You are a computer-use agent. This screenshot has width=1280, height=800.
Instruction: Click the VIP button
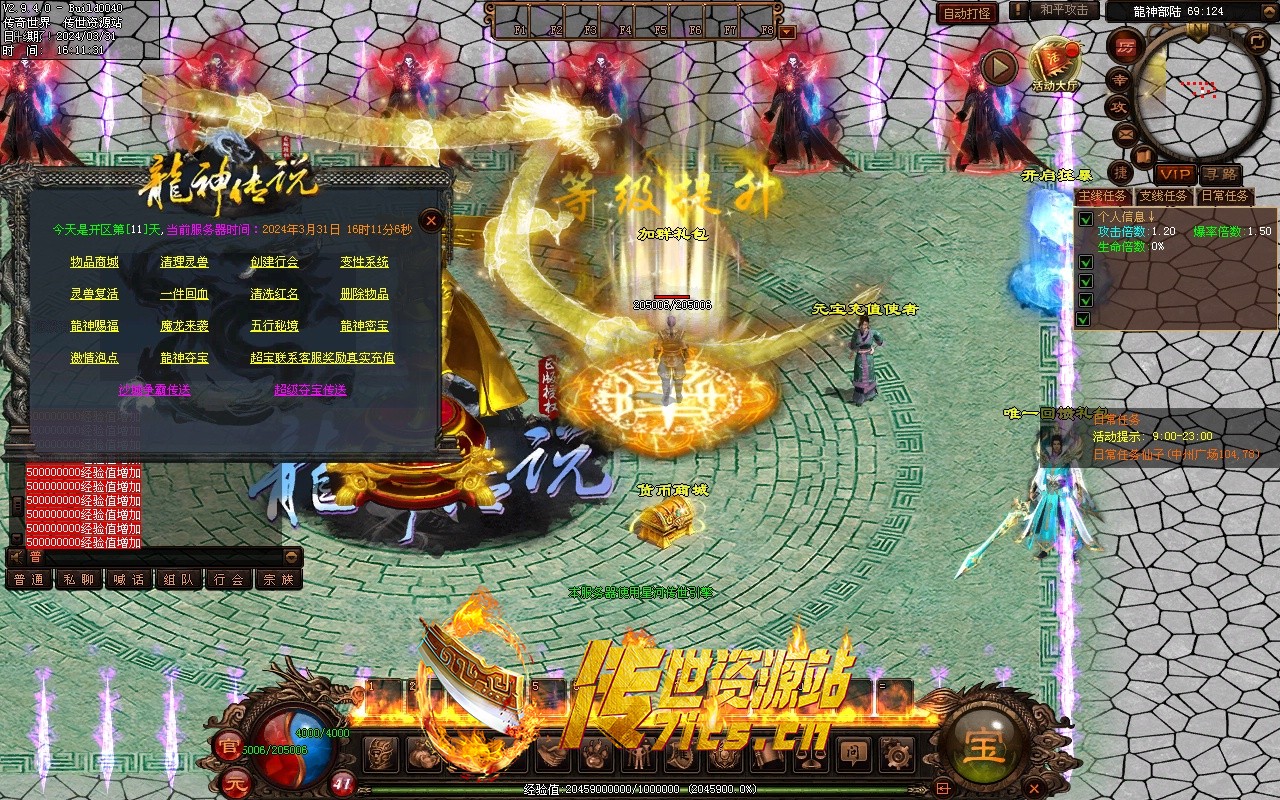click(x=1176, y=175)
